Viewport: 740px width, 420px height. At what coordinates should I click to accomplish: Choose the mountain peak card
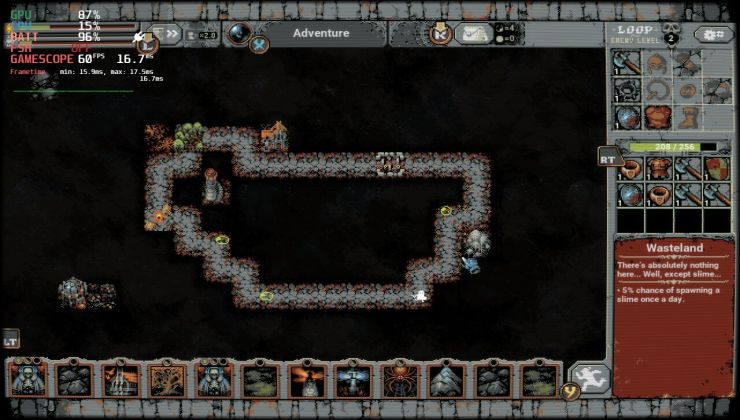(x=447, y=380)
